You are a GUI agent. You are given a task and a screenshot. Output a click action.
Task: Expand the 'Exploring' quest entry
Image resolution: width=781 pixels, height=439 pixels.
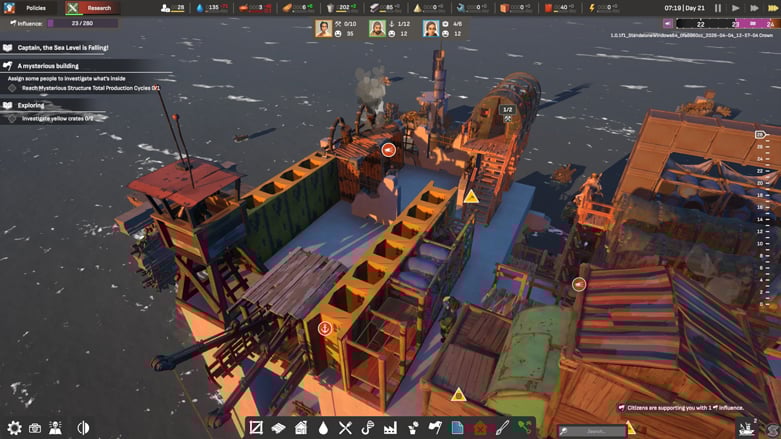click(x=30, y=105)
